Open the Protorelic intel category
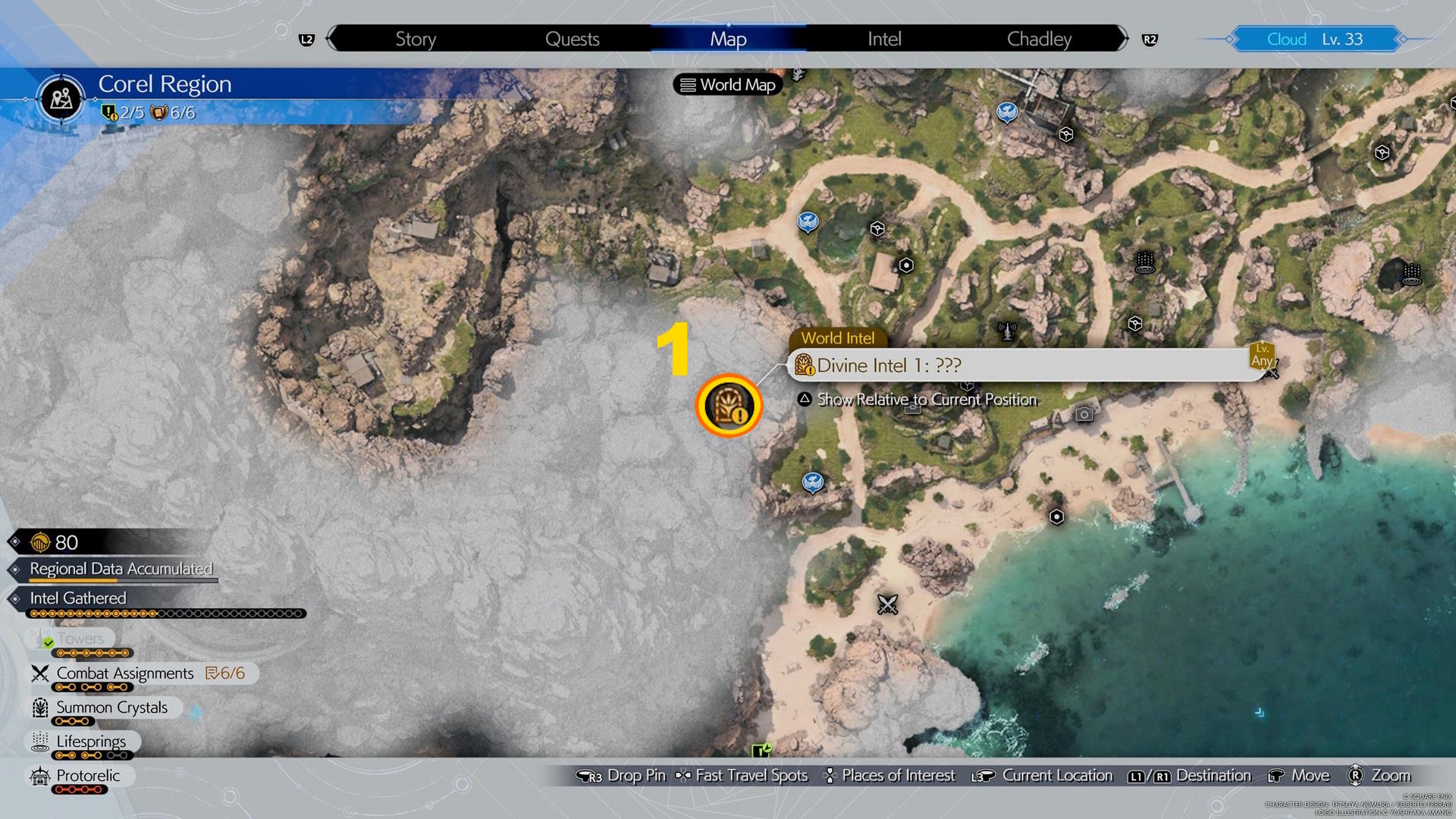 point(88,776)
